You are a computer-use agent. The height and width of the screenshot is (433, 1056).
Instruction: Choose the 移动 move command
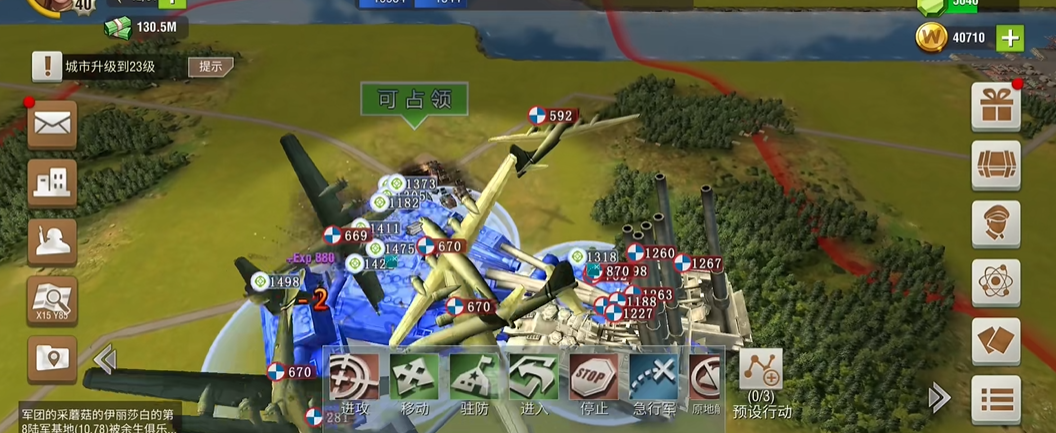click(414, 384)
